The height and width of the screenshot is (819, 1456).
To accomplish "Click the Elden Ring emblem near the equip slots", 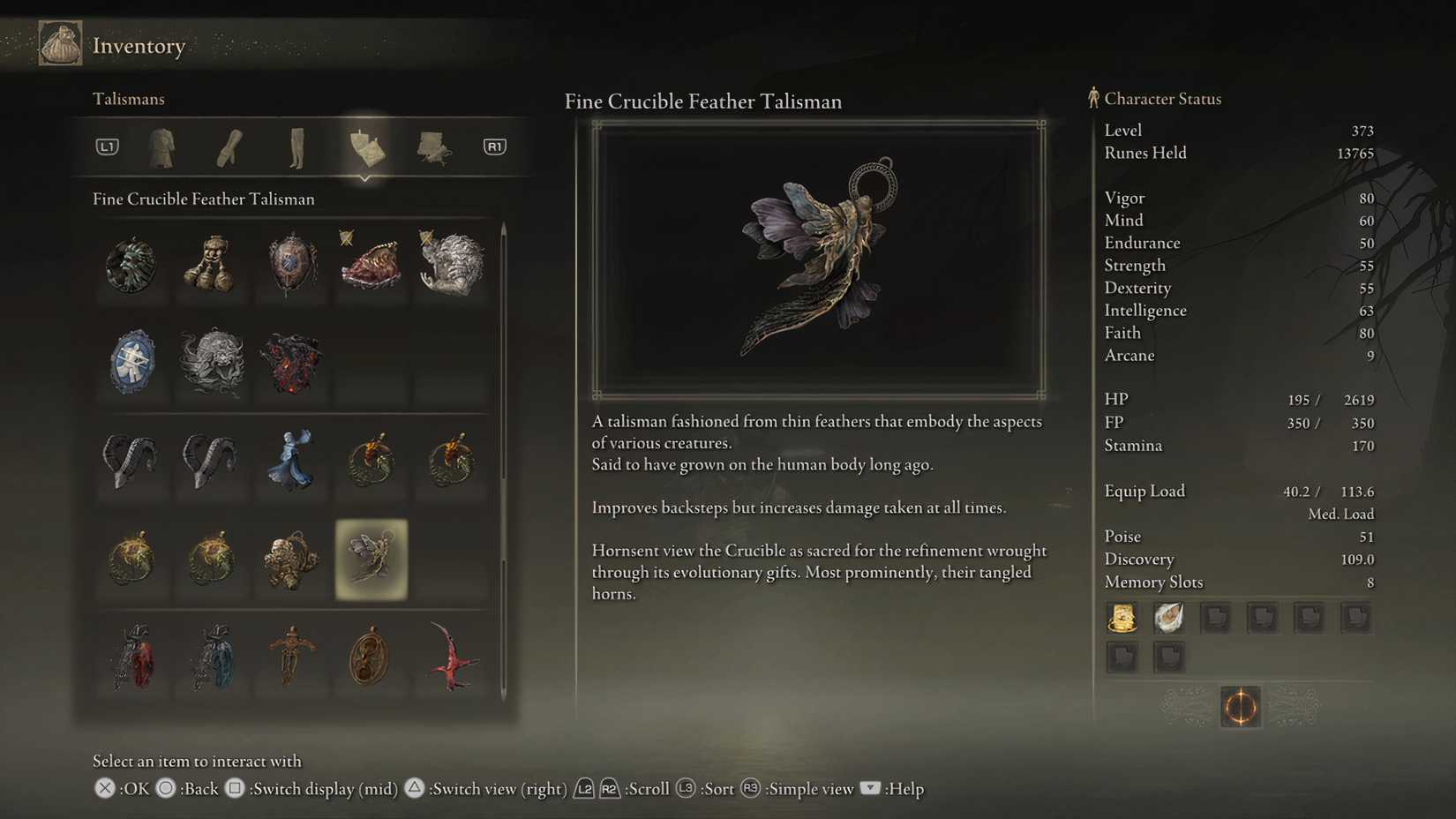I will point(1240,708).
